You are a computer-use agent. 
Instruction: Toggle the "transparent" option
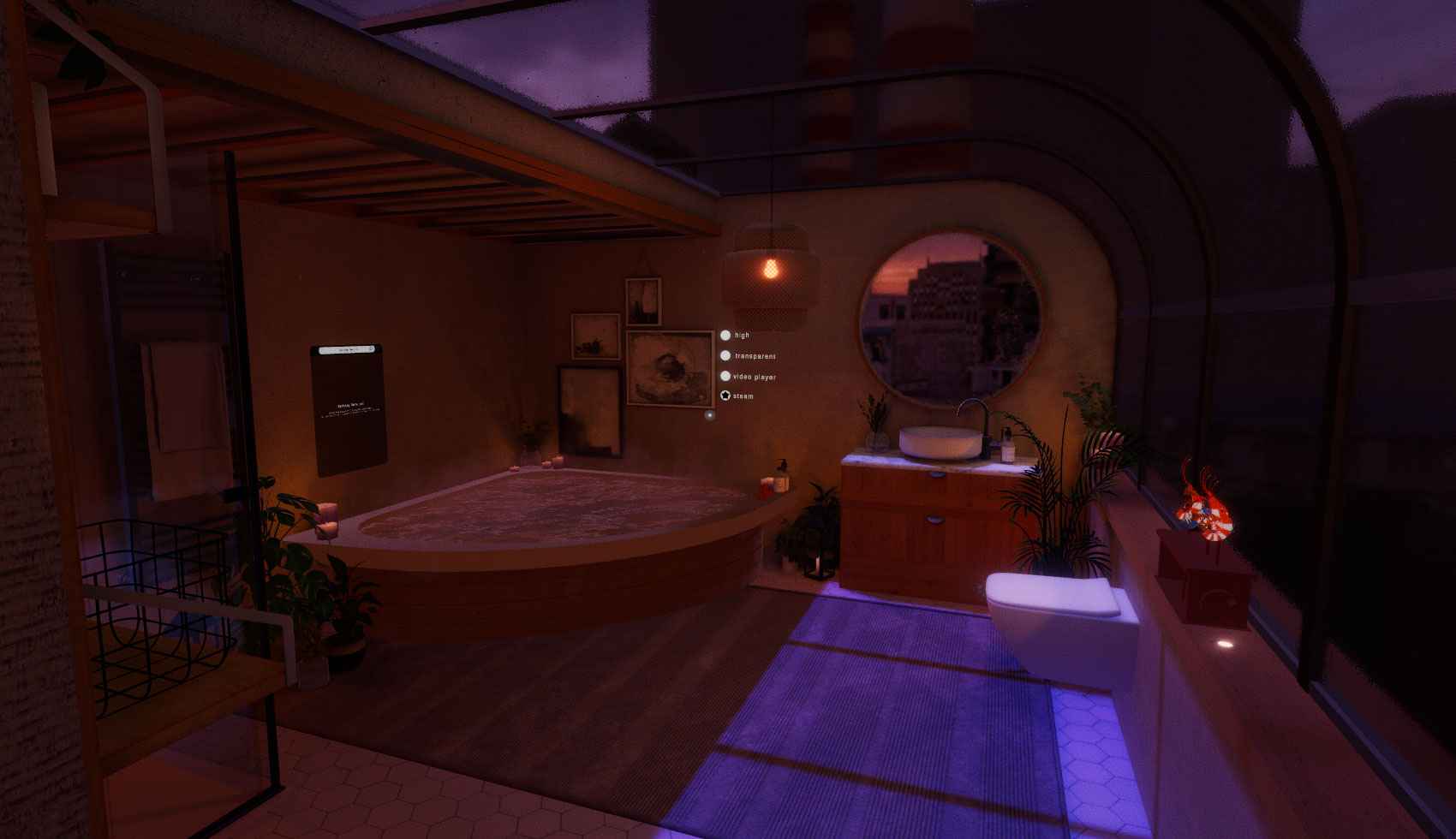pos(725,356)
